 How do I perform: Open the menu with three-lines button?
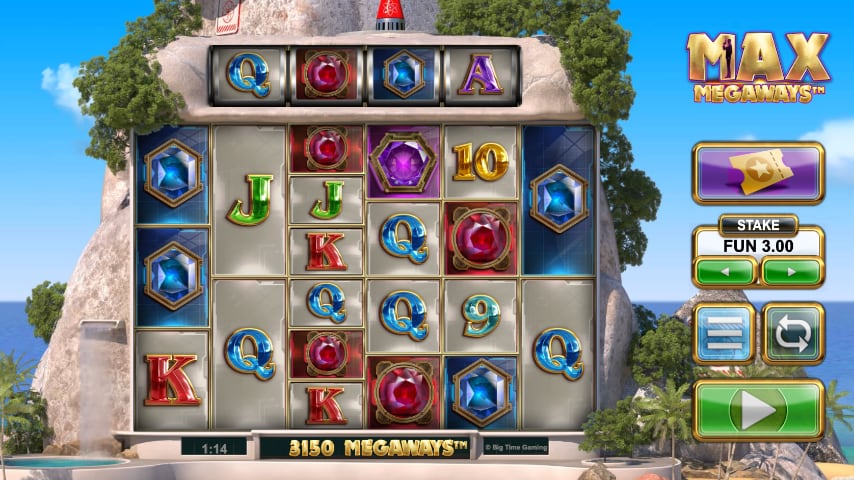point(724,333)
